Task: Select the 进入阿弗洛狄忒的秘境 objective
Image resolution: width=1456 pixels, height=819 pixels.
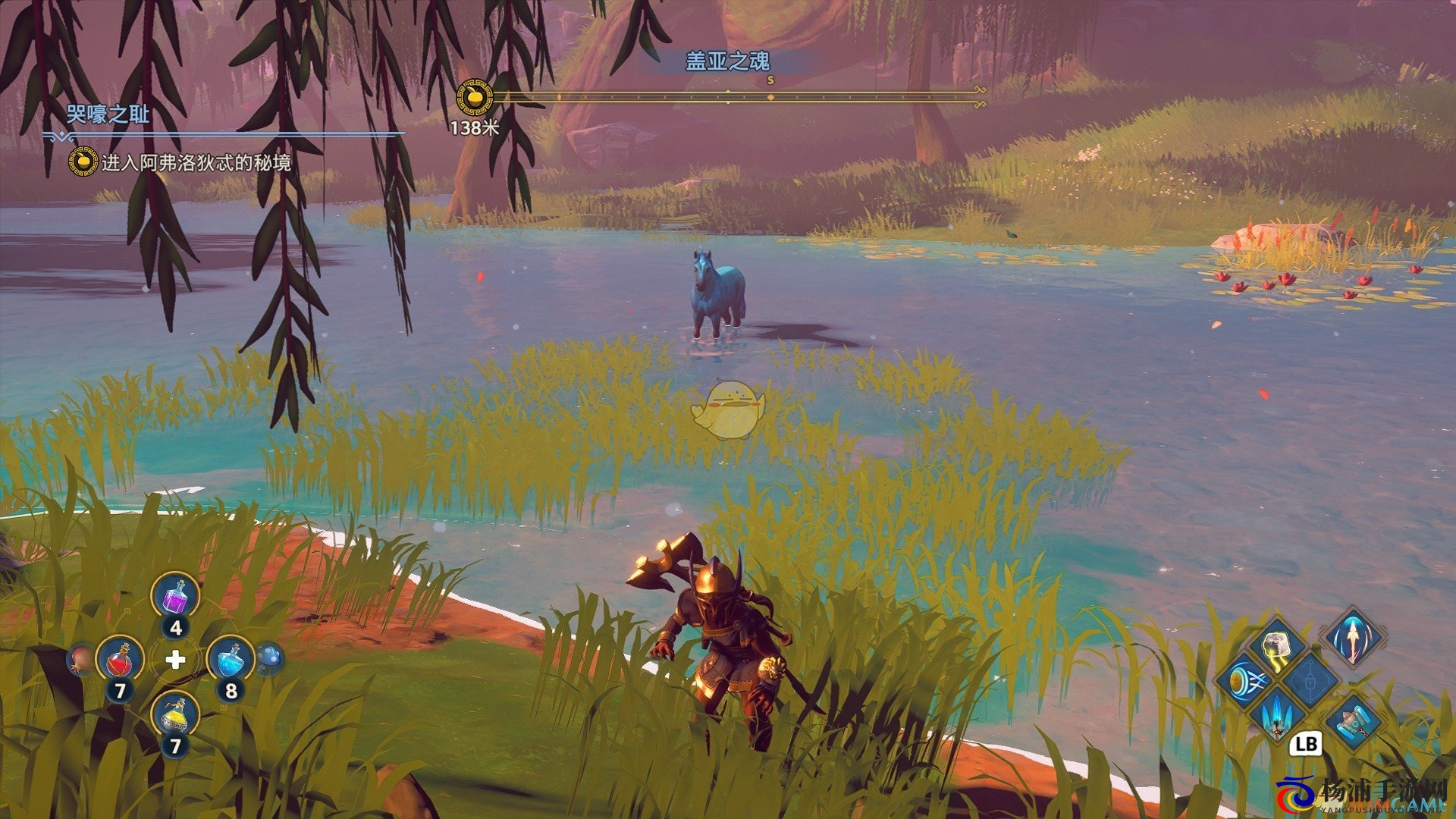Action: (x=196, y=163)
